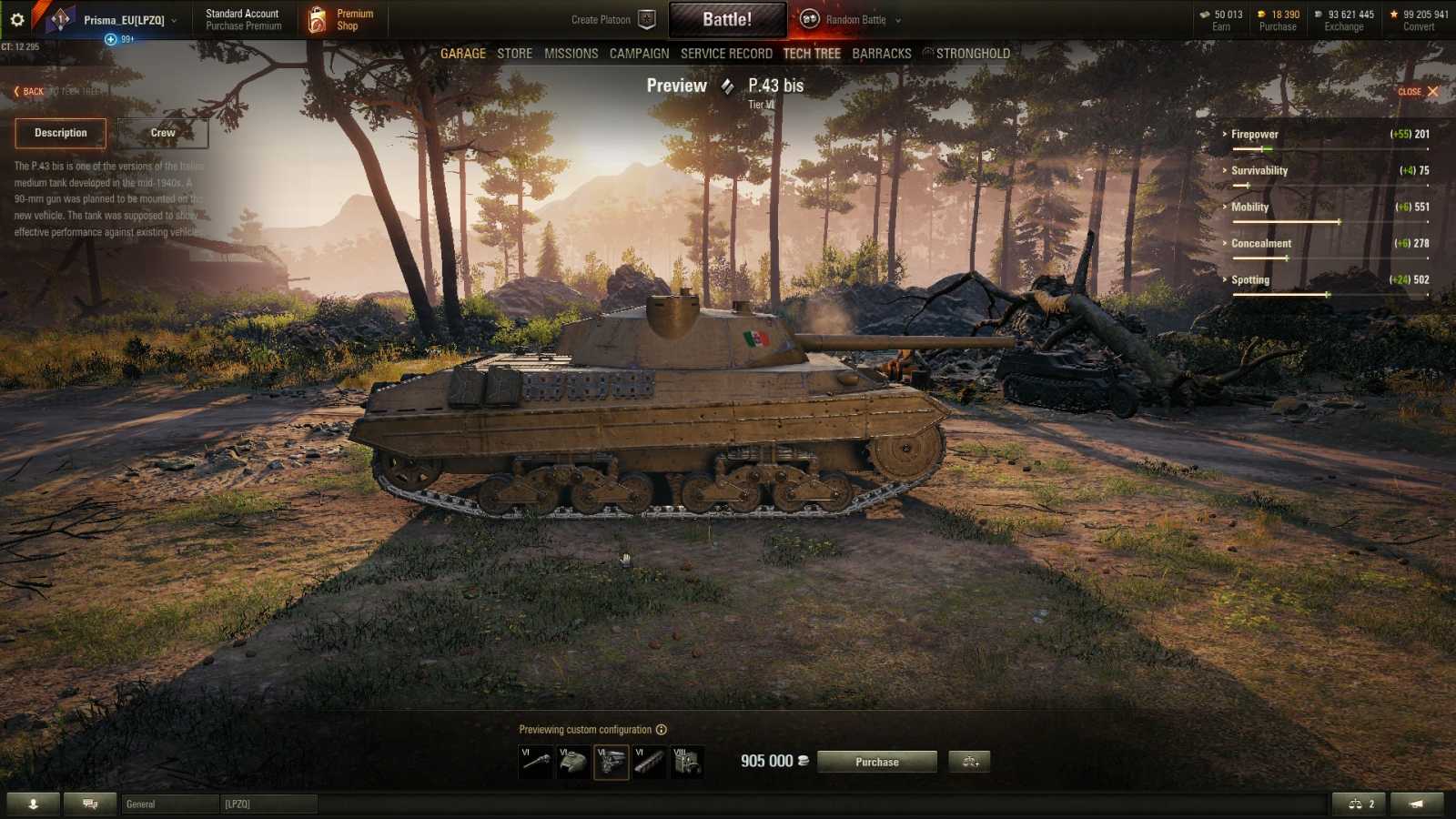1456x819 pixels.
Task: Select the Tier VI turret module icon
Action: (572, 763)
